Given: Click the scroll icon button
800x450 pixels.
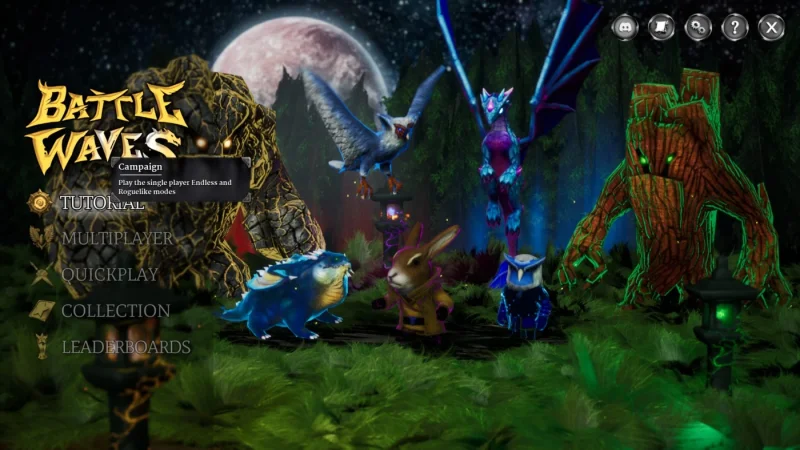Looking at the screenshot, I should pyautogui.click(x=661, y=27).
